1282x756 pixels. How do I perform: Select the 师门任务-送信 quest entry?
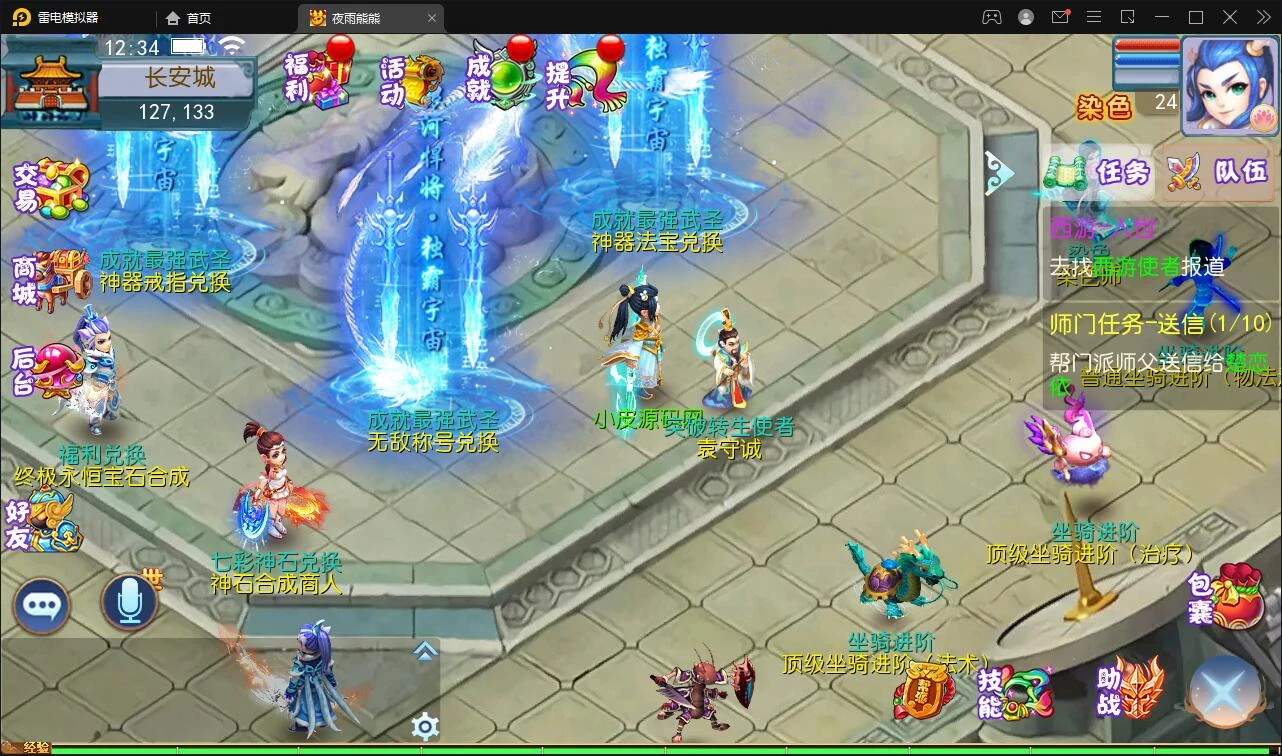click(x=1160, y=324)
